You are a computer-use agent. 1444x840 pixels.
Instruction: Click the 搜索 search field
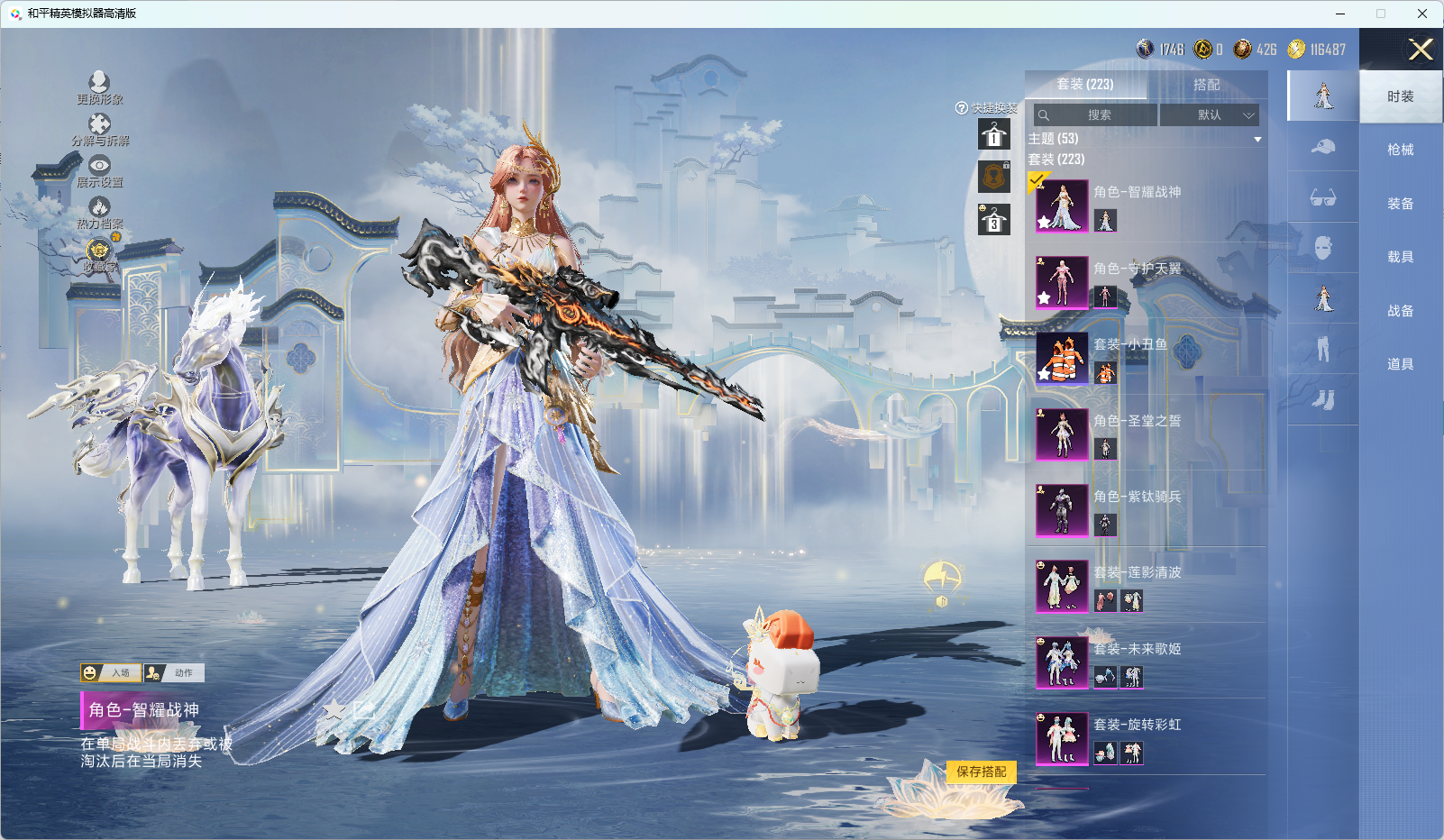click(1096, 115)
